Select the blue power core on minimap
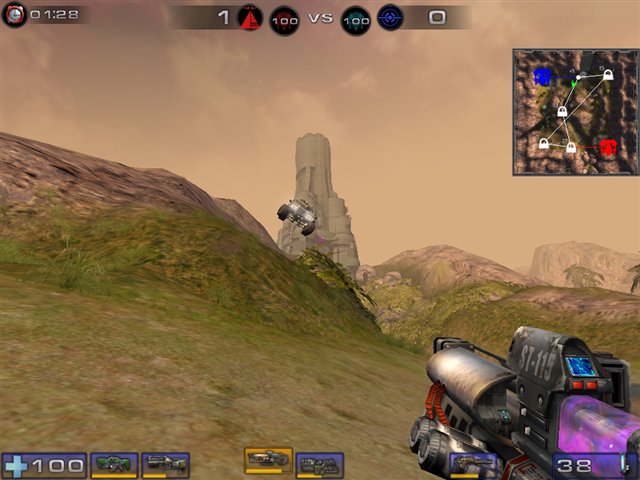 pyautogui.click(x=542, y=76)
